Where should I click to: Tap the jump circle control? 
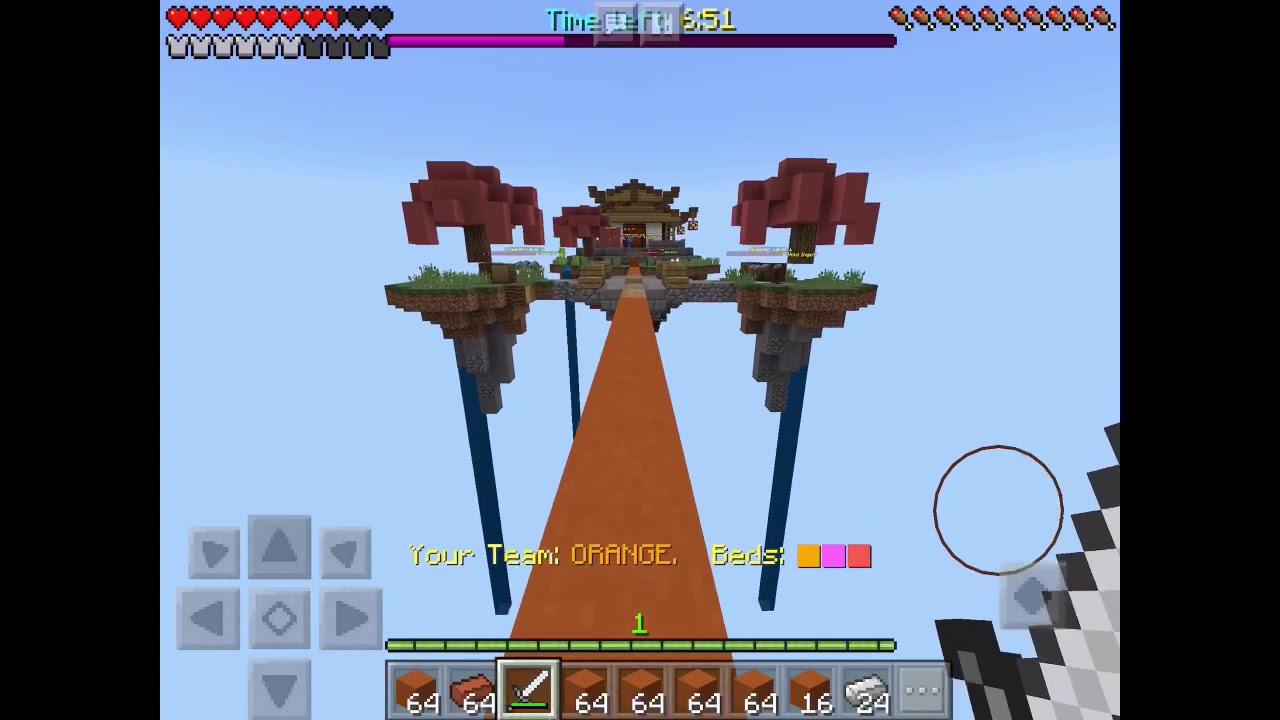[997, 508]
